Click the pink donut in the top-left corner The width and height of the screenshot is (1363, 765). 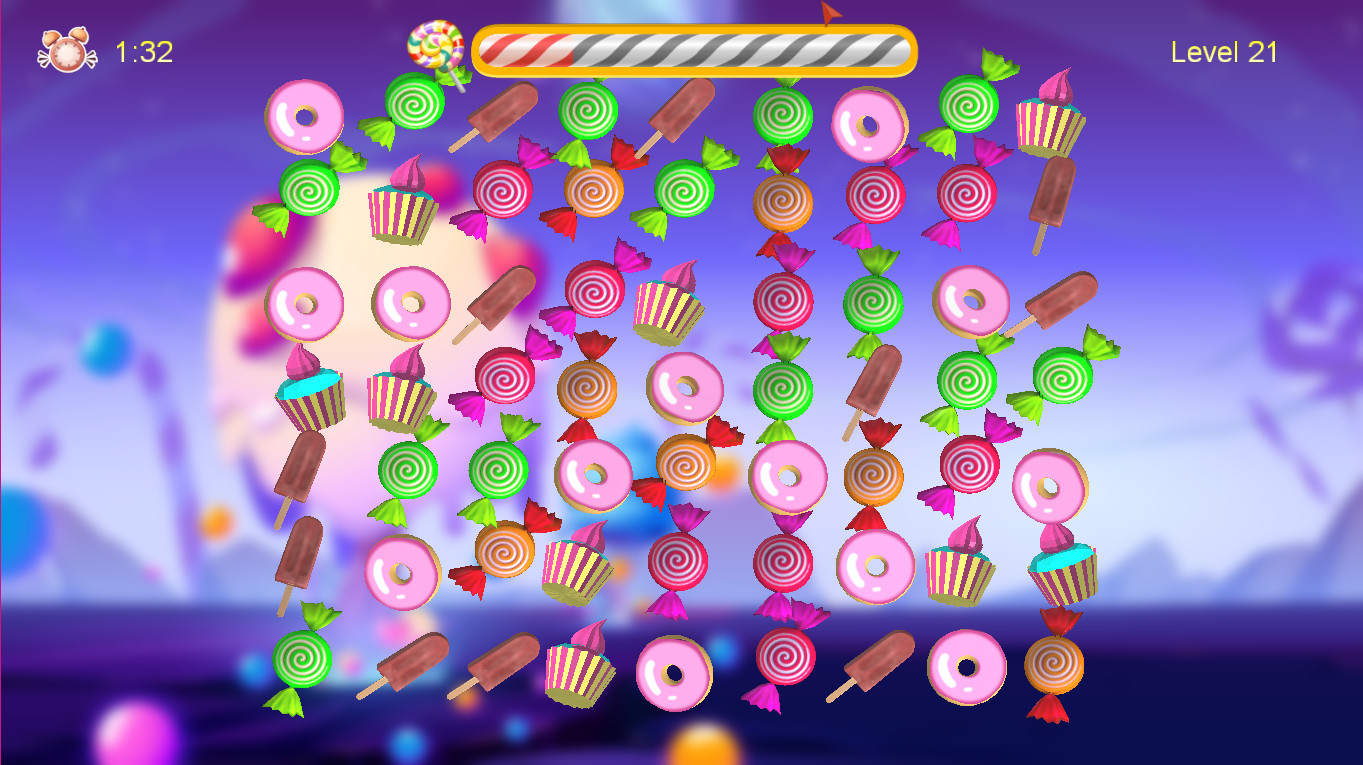(x=303, y=115)
